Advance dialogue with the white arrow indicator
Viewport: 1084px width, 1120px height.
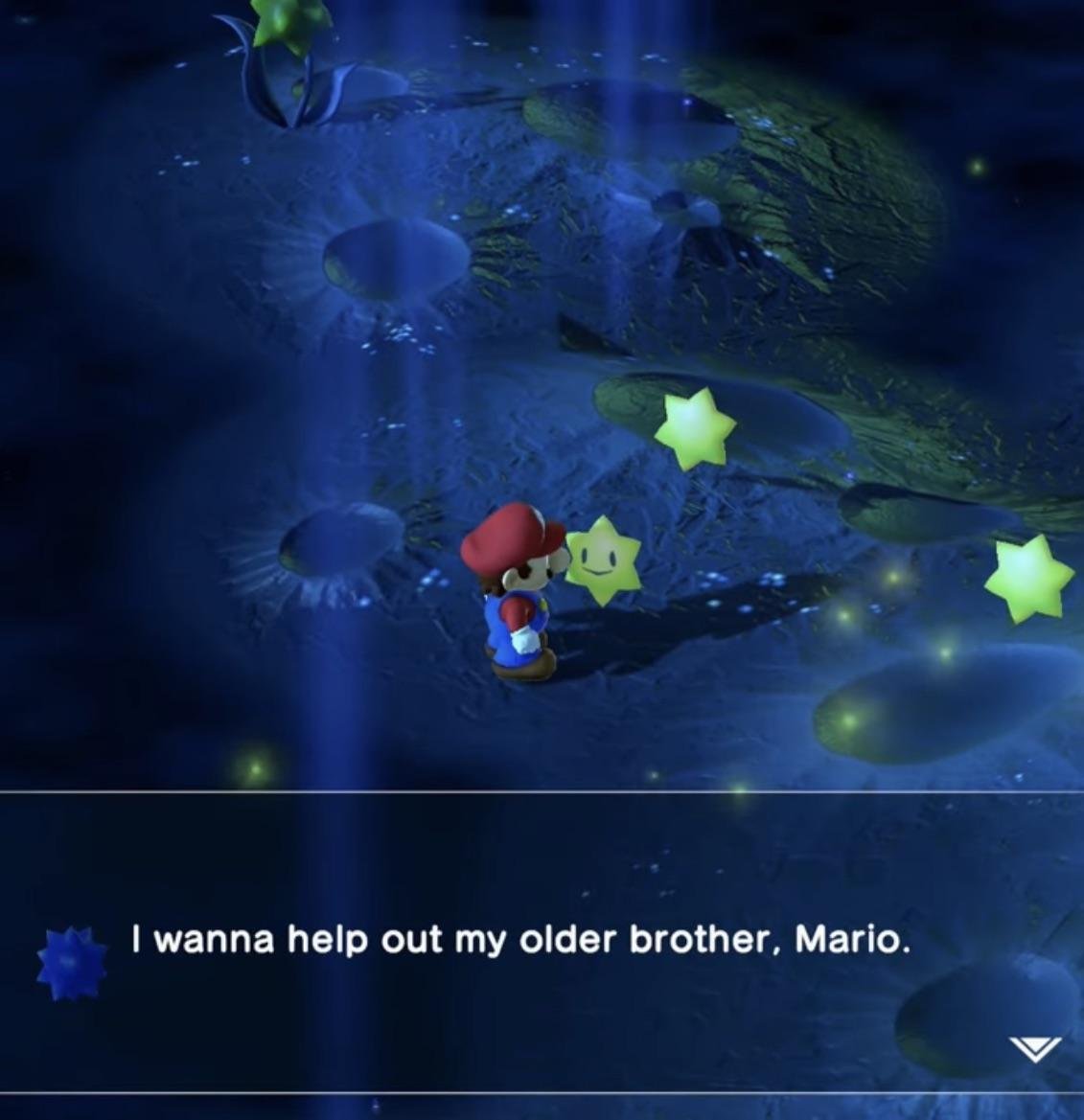tap(1034, 1048)
